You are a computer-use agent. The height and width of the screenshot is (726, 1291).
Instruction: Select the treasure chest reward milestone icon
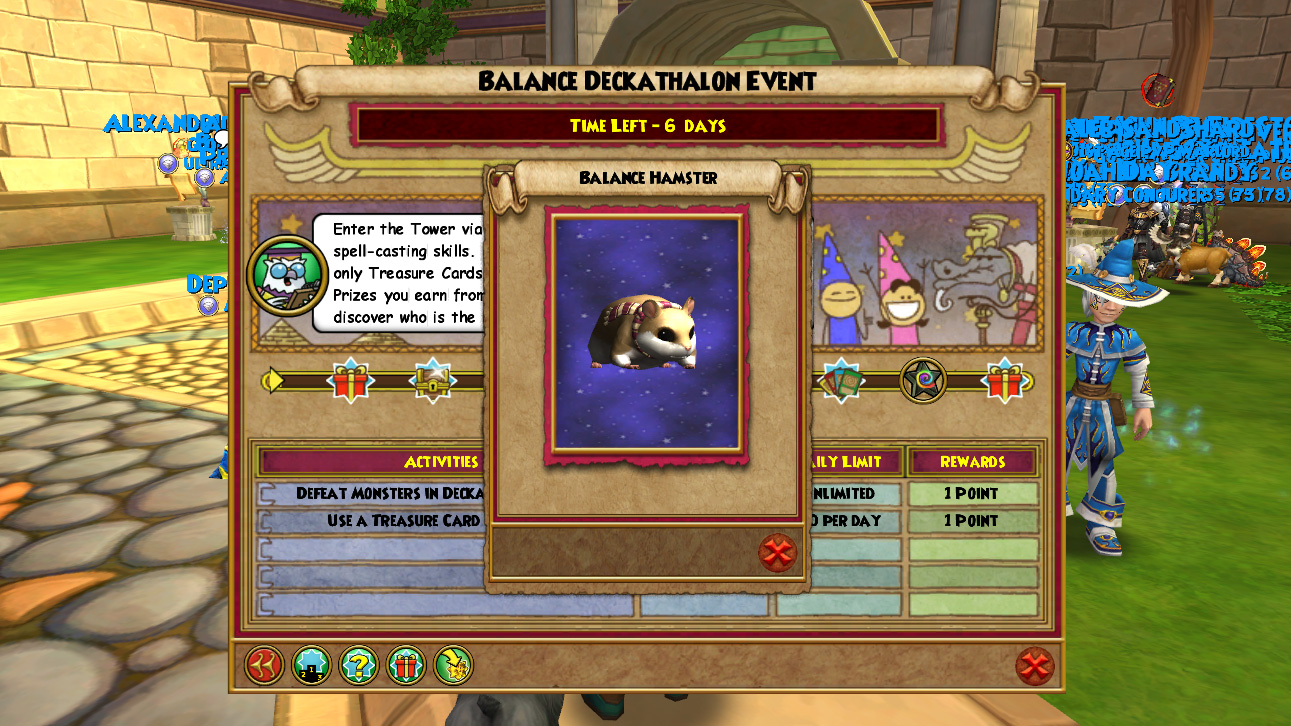(432, 380)
